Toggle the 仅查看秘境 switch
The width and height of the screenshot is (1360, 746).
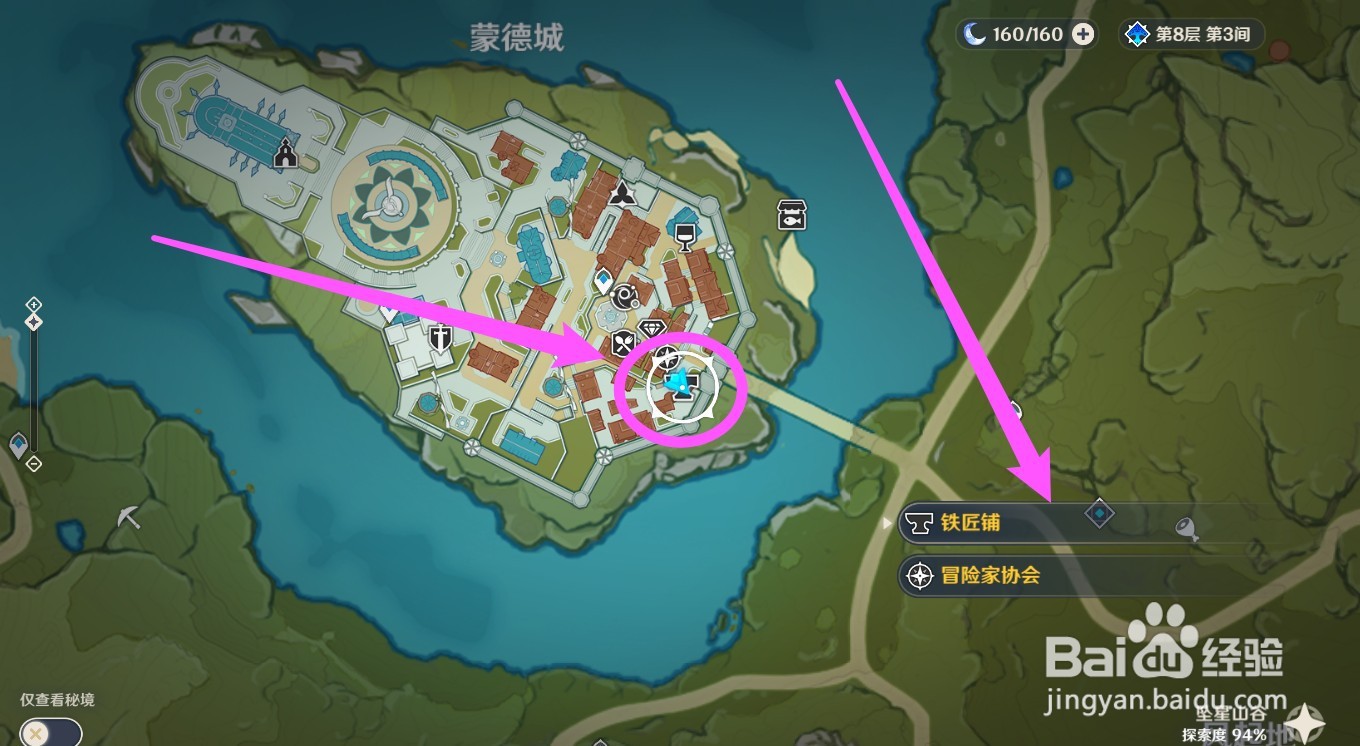point(48,733)
